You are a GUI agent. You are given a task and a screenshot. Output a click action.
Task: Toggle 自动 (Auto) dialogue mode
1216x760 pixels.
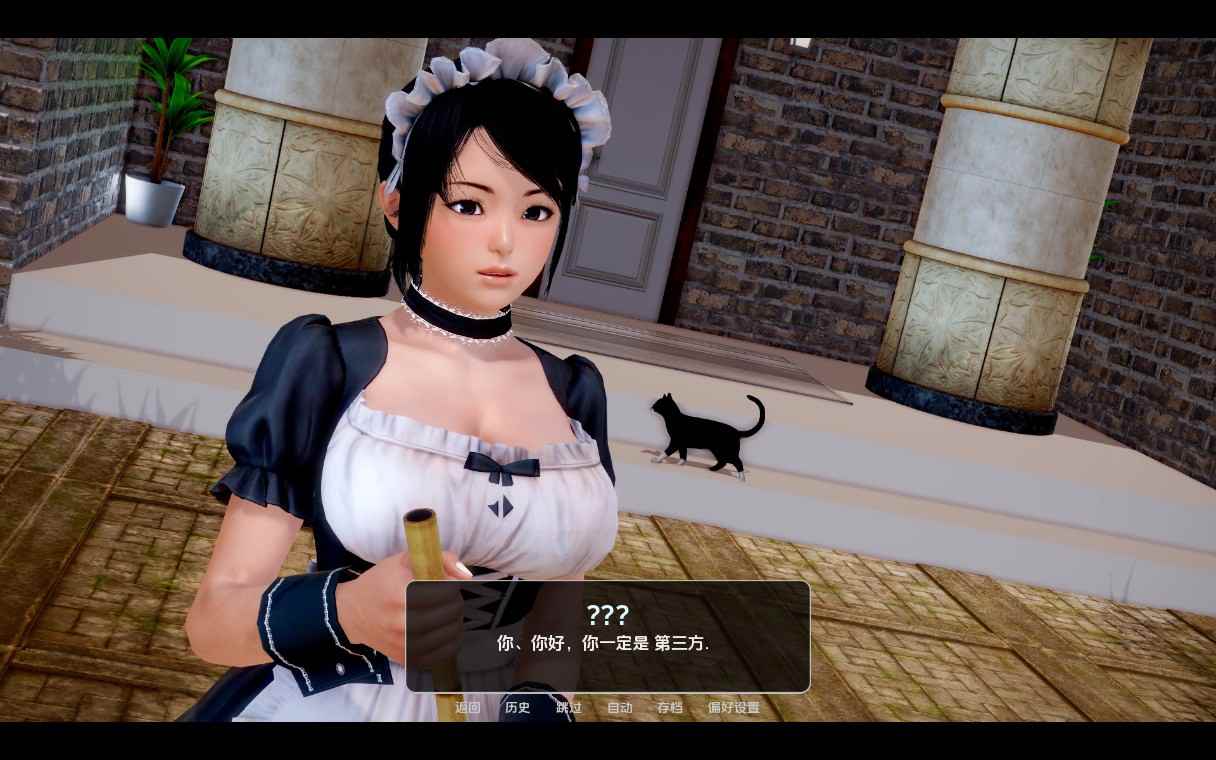(620, 708)
